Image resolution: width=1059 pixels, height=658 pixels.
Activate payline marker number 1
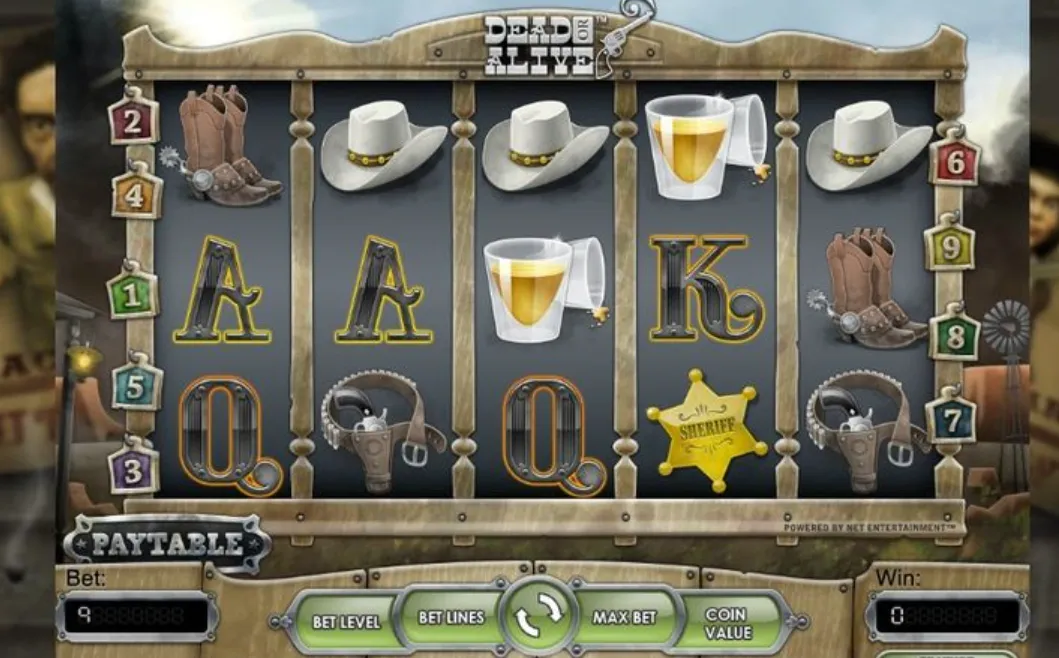coord(133,294)
